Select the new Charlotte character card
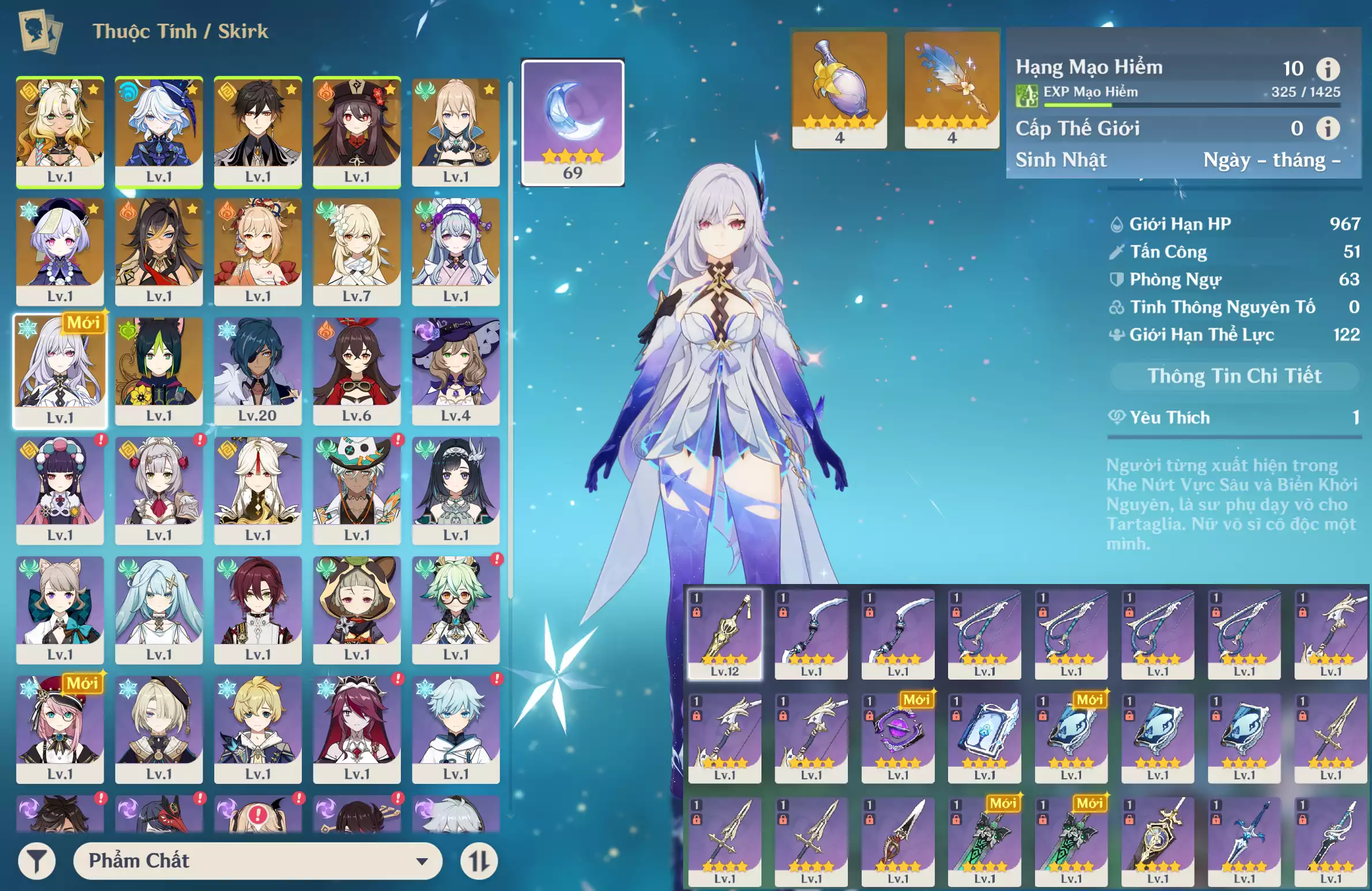Viewport: 1372px width, 891px height. 60,729
